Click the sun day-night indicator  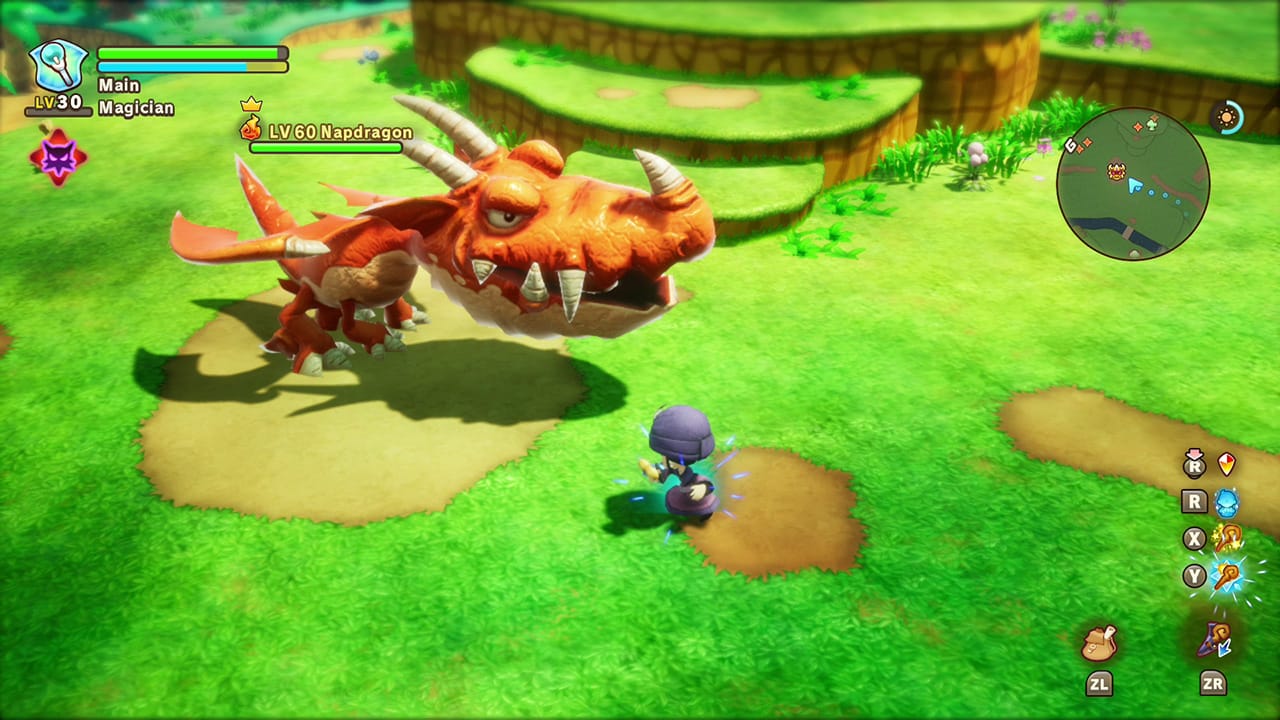[x=1225, y=117]
